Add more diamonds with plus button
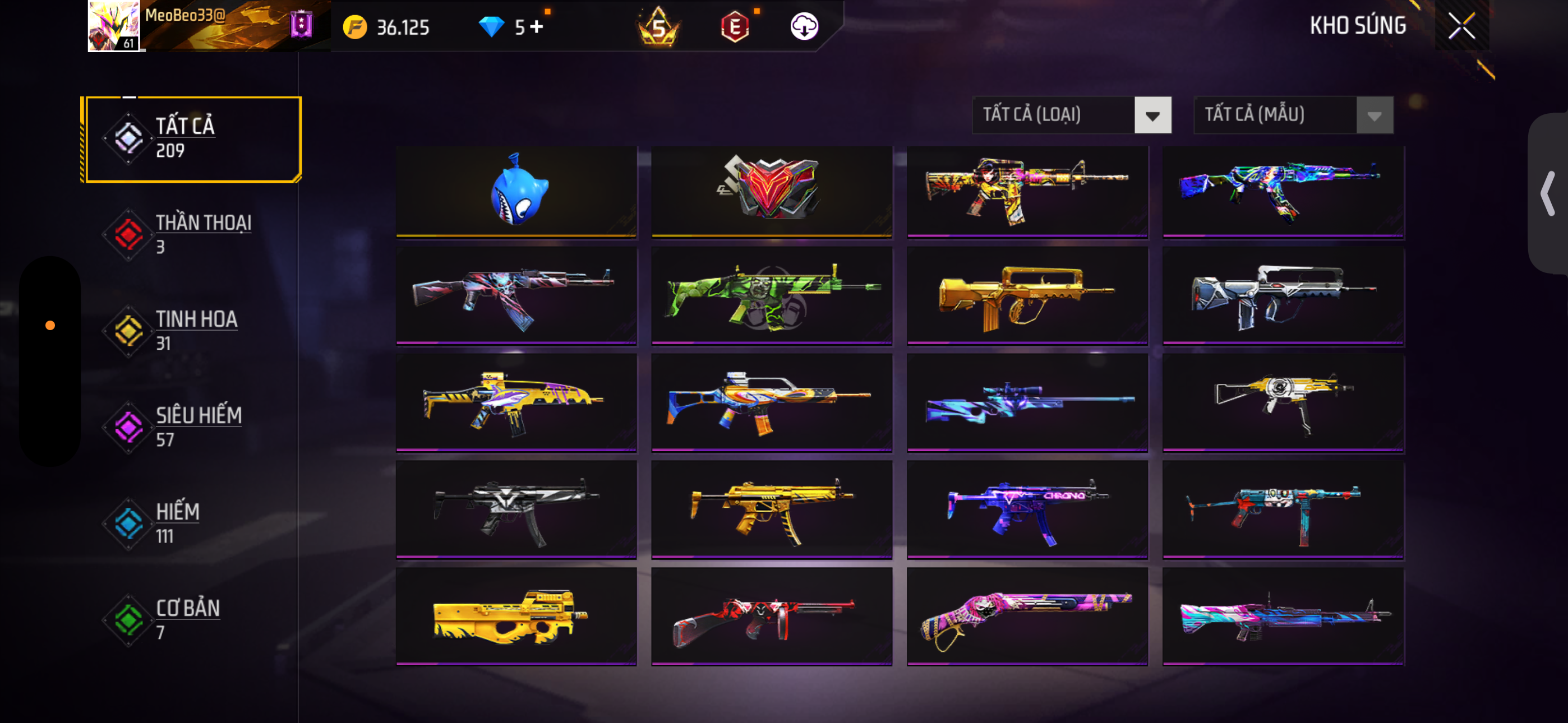Image resolution: width=1568 pixels, height=723 pixels. (536, 27)
